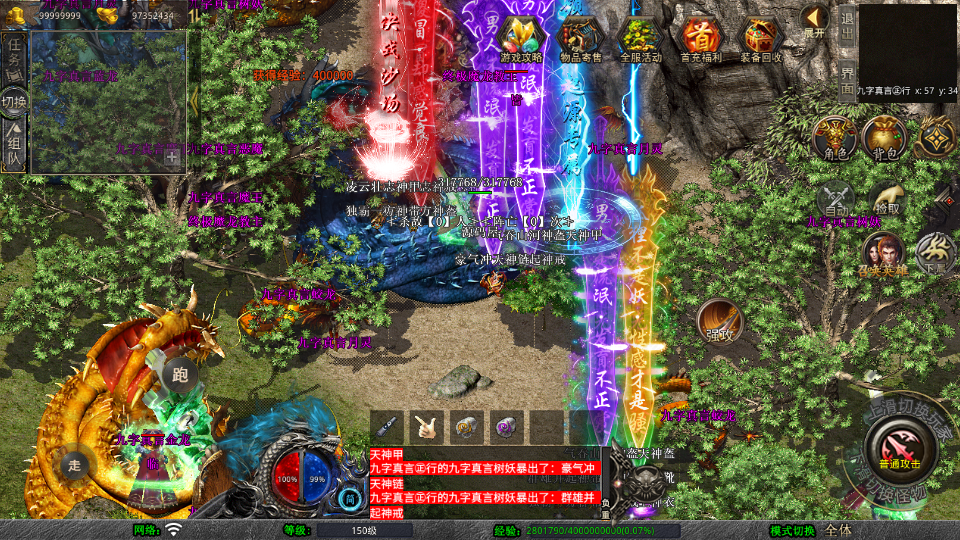Open the 物品寄售 consignment shop
Viewport: 960px width, 540px height.
[580, 39]
